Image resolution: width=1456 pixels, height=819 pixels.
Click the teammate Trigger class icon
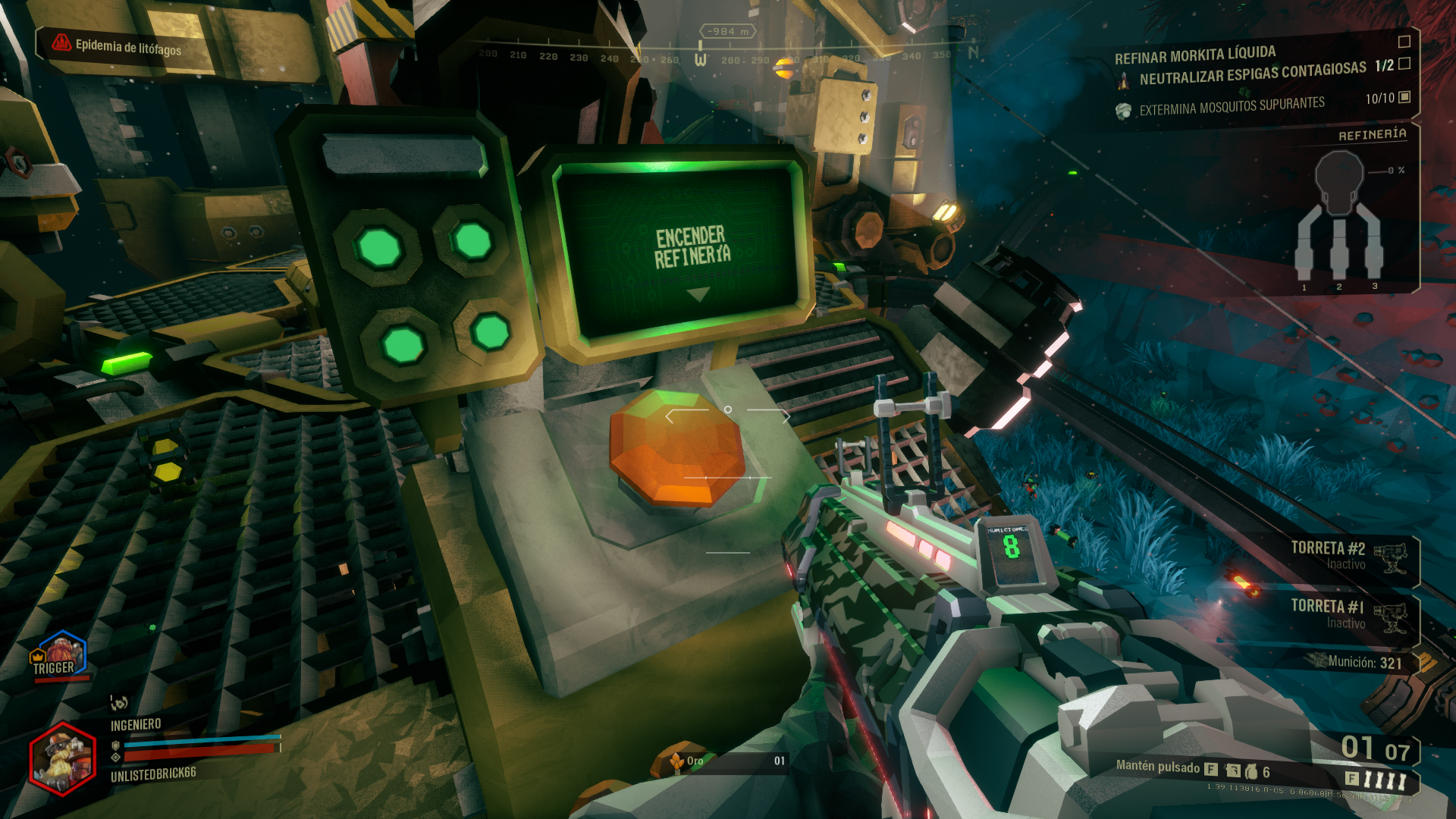pyautogui.click(x=59, y=654)
